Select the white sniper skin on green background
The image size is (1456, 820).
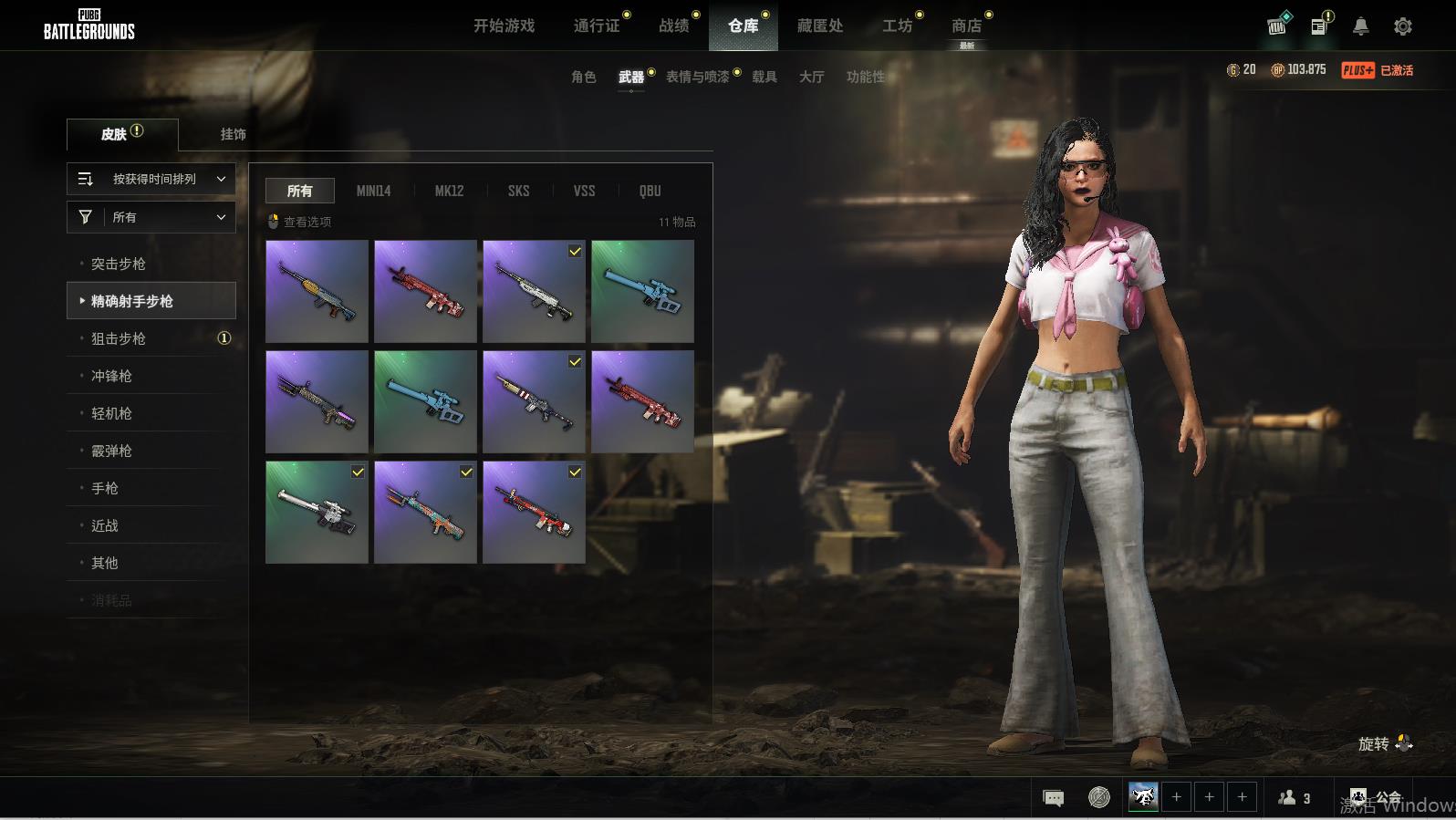317,512
